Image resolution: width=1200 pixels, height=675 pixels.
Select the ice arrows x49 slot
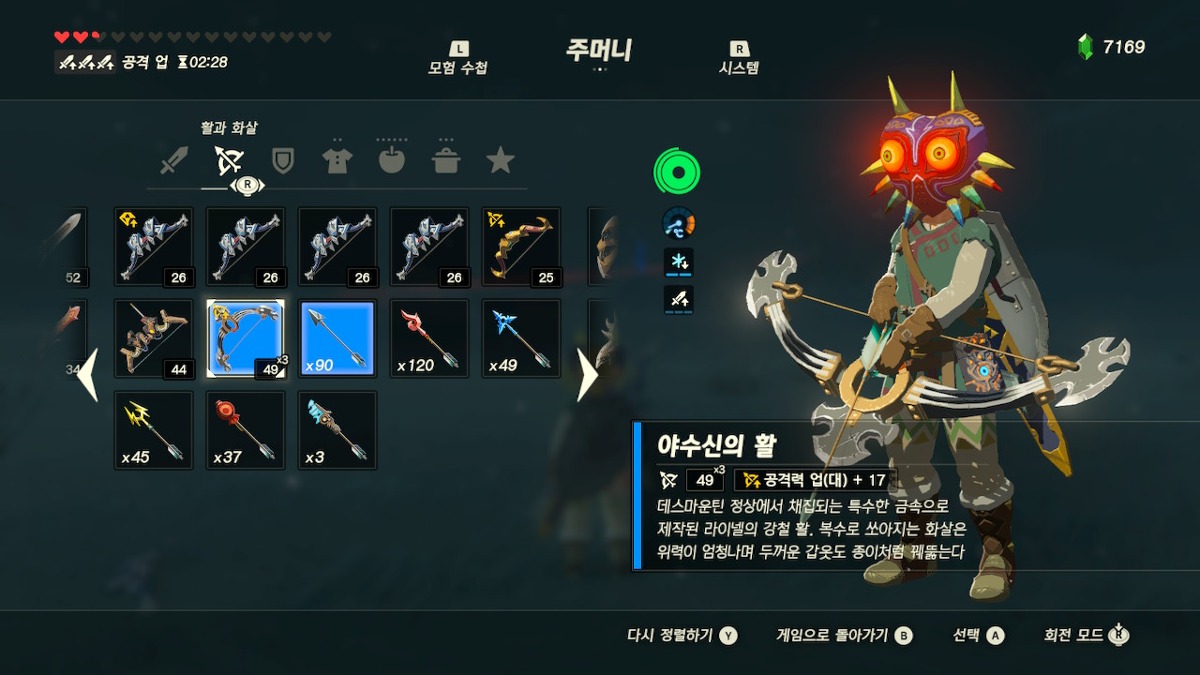tap(521, 339)
